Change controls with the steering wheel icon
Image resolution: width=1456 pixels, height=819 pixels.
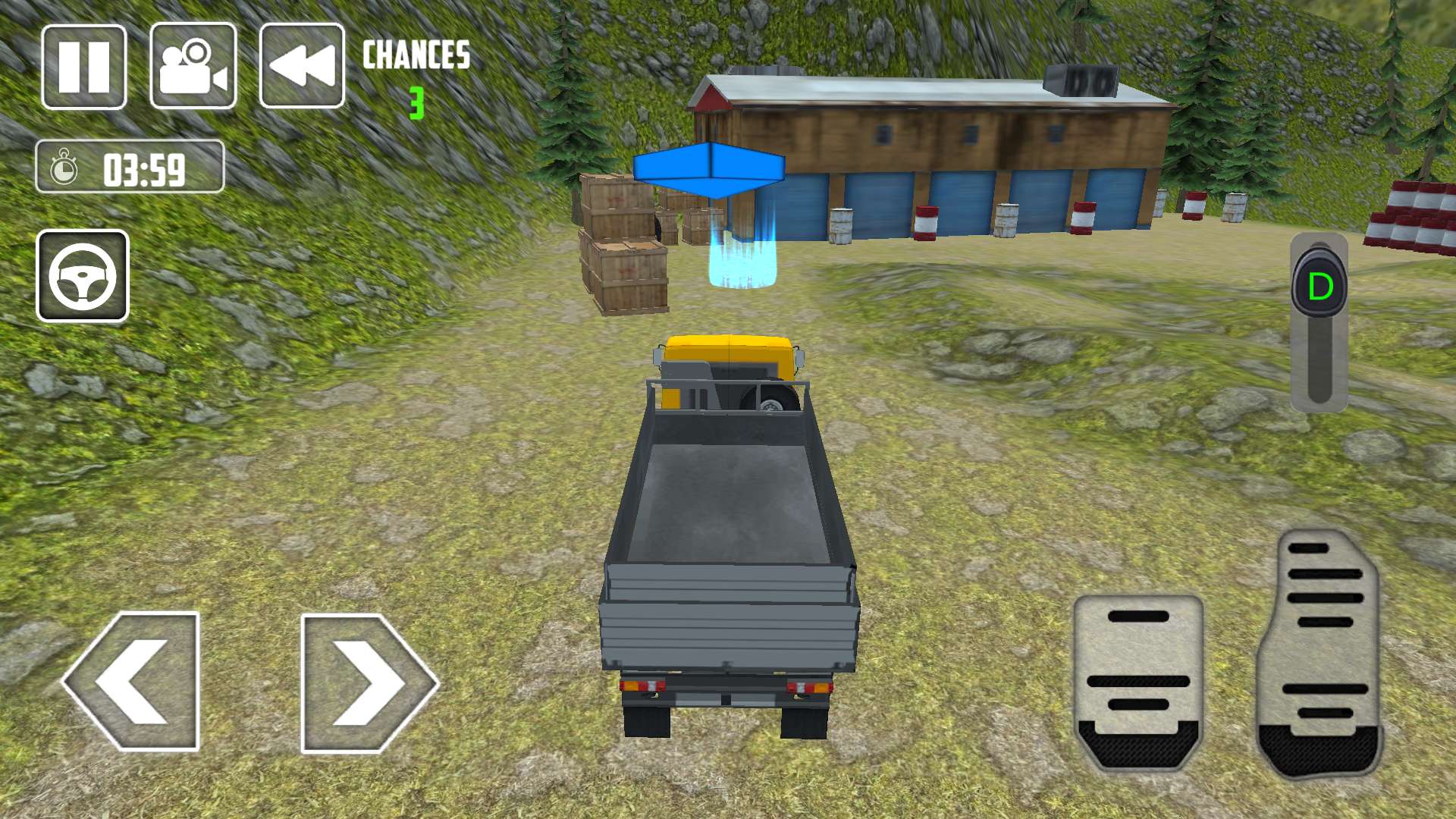(83, 276)
